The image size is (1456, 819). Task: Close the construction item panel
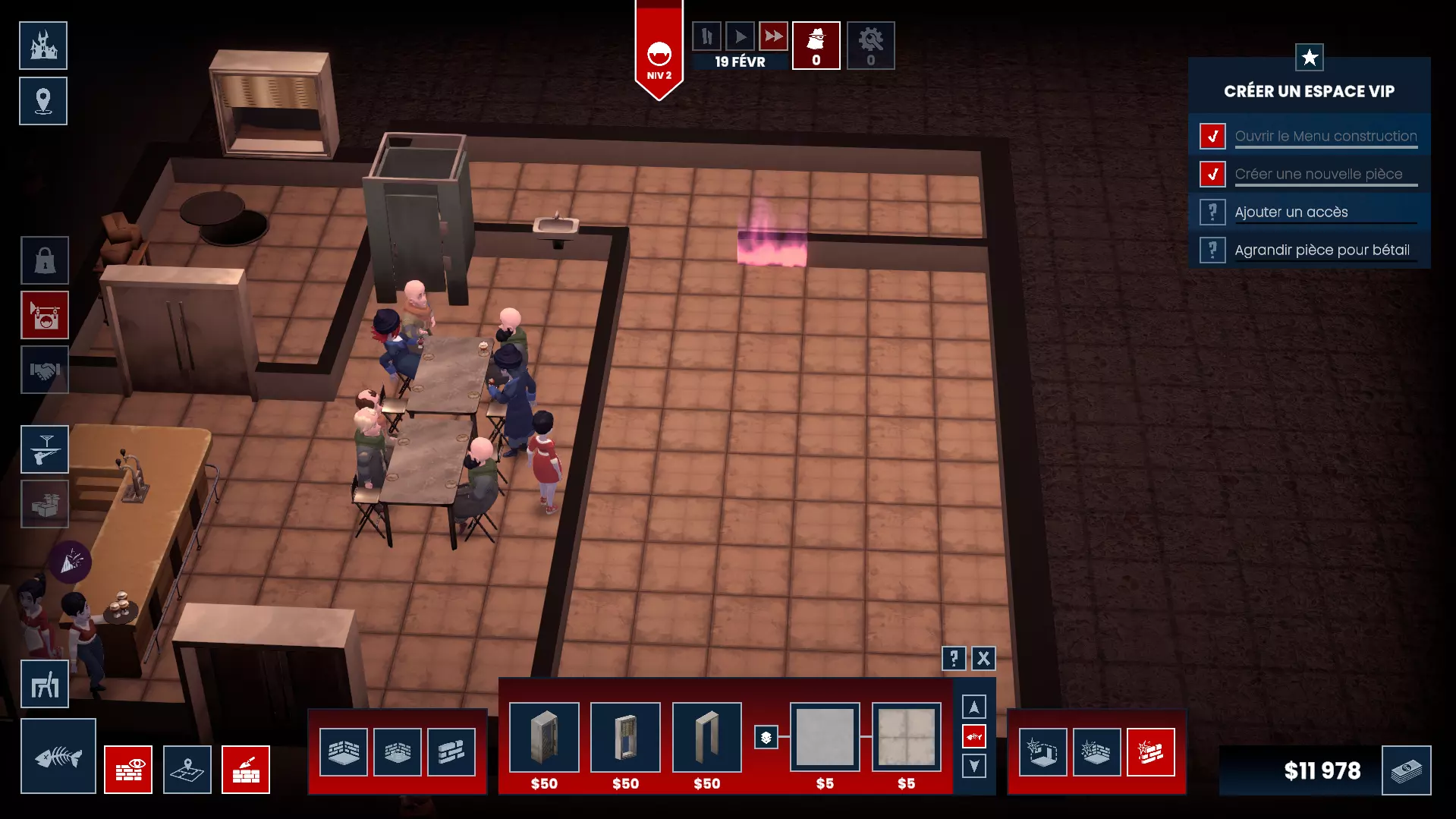click(x=983, y=658)
